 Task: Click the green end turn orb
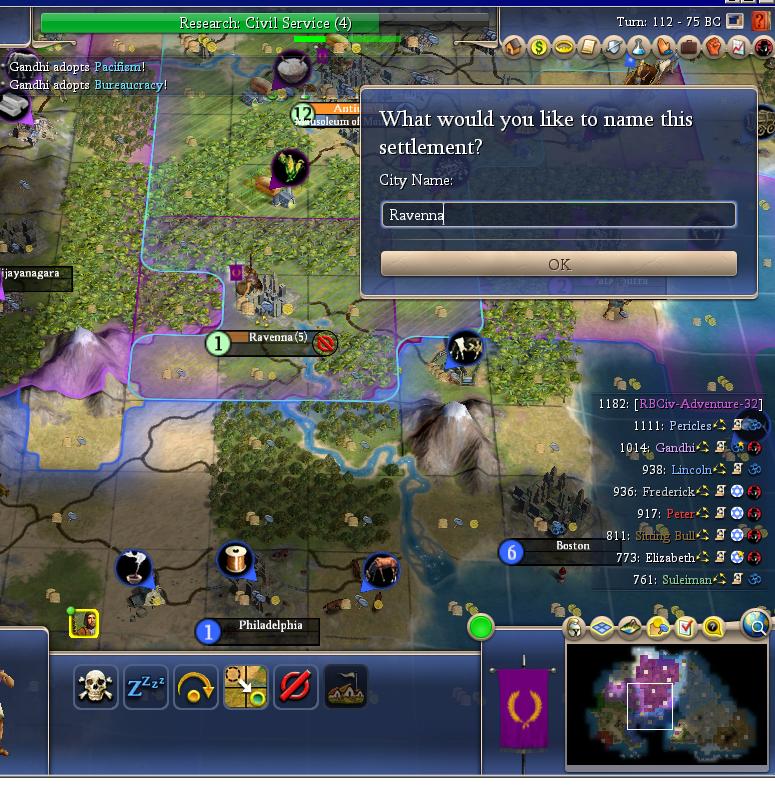pos(481,628)
